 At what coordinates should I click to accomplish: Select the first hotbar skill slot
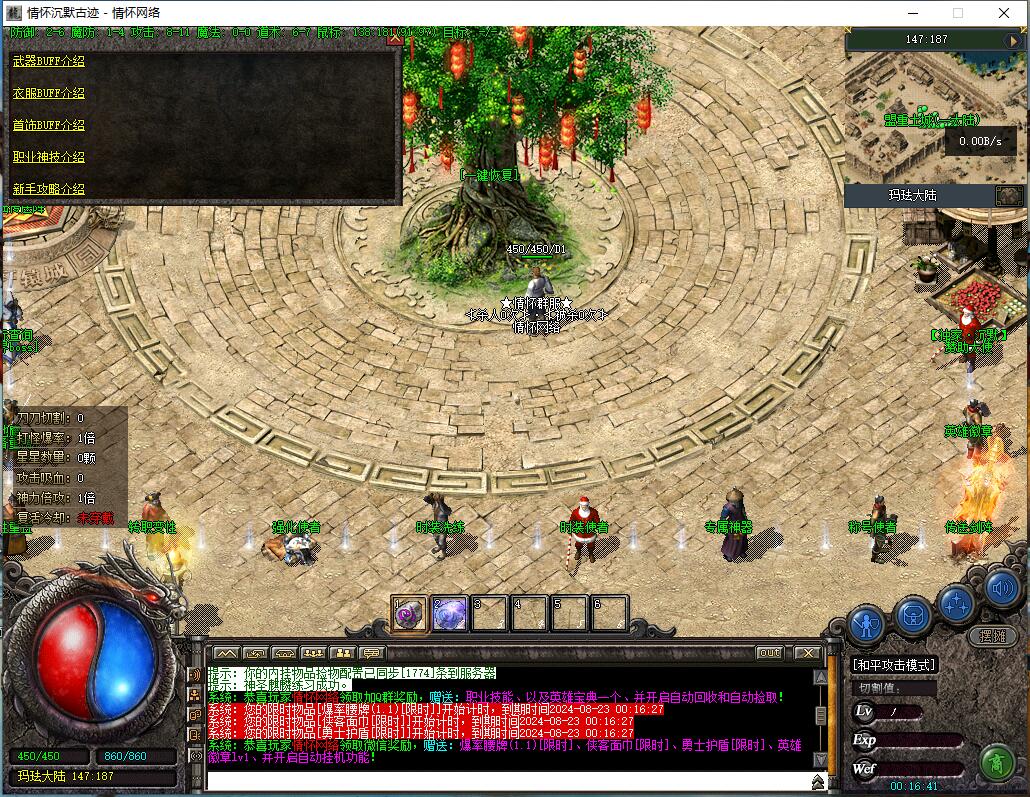pyautogui.click(x=410, y=613)
